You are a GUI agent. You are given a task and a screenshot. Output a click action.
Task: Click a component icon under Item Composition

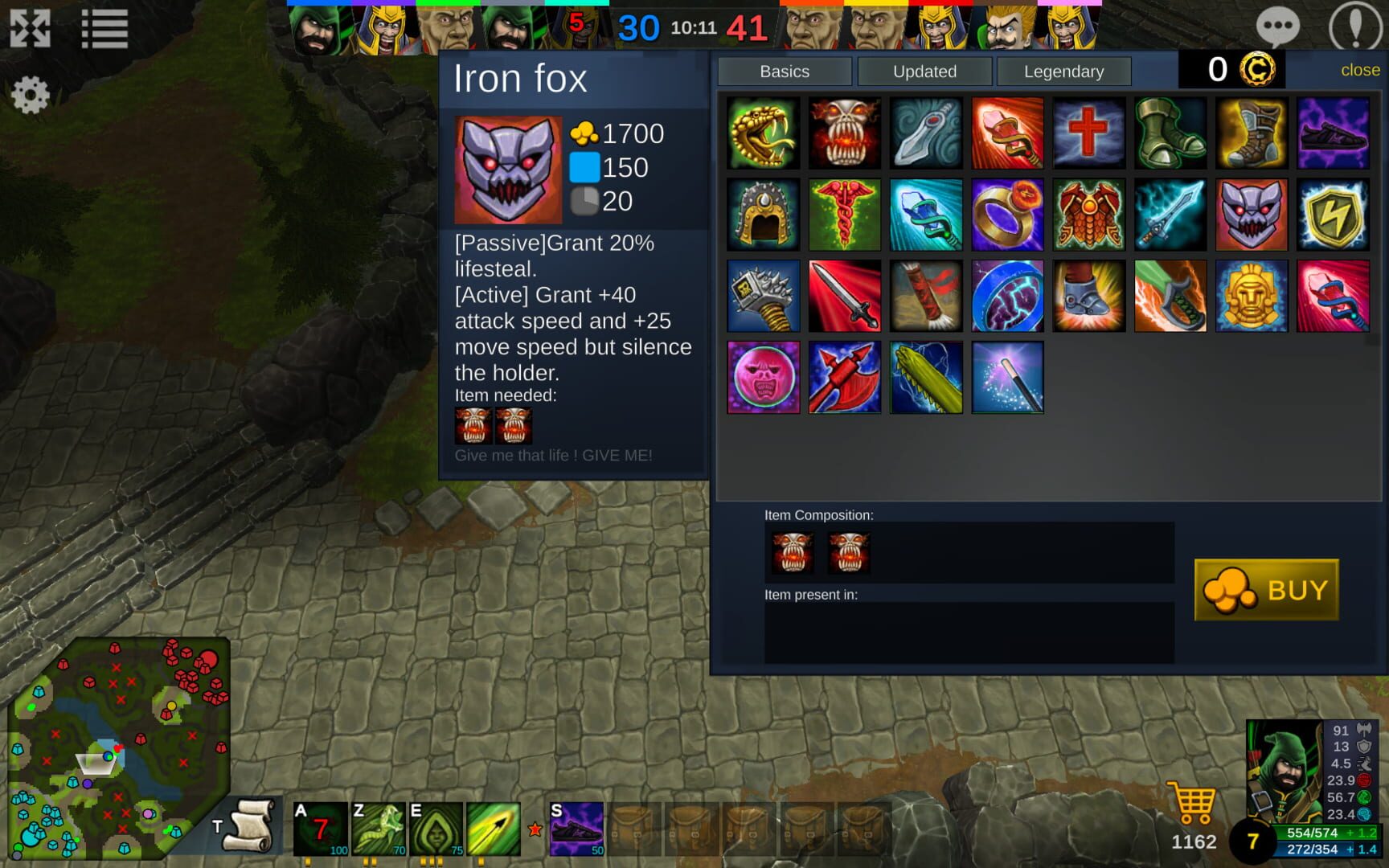pyautogui.click(x=793, y=552)
